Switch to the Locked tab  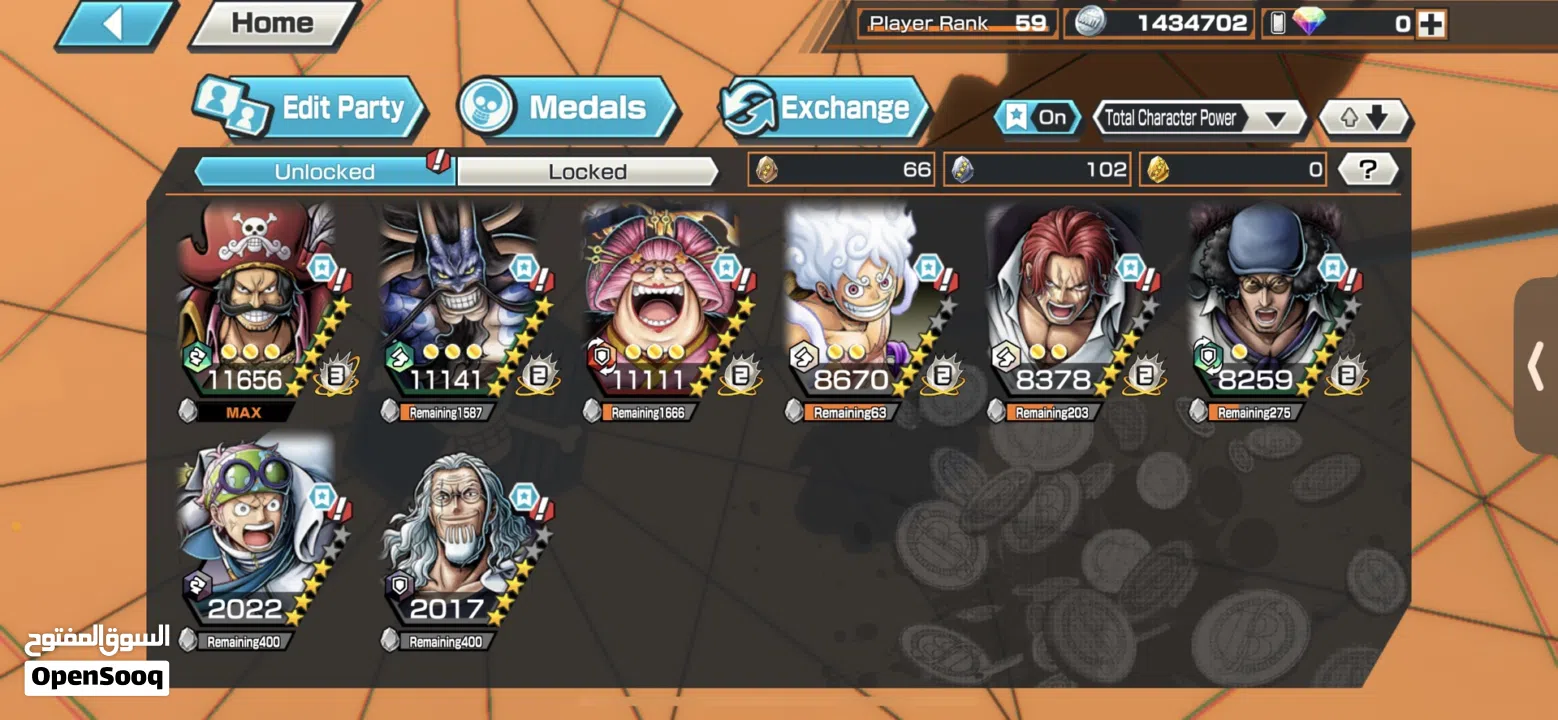(x=587, y=172)
